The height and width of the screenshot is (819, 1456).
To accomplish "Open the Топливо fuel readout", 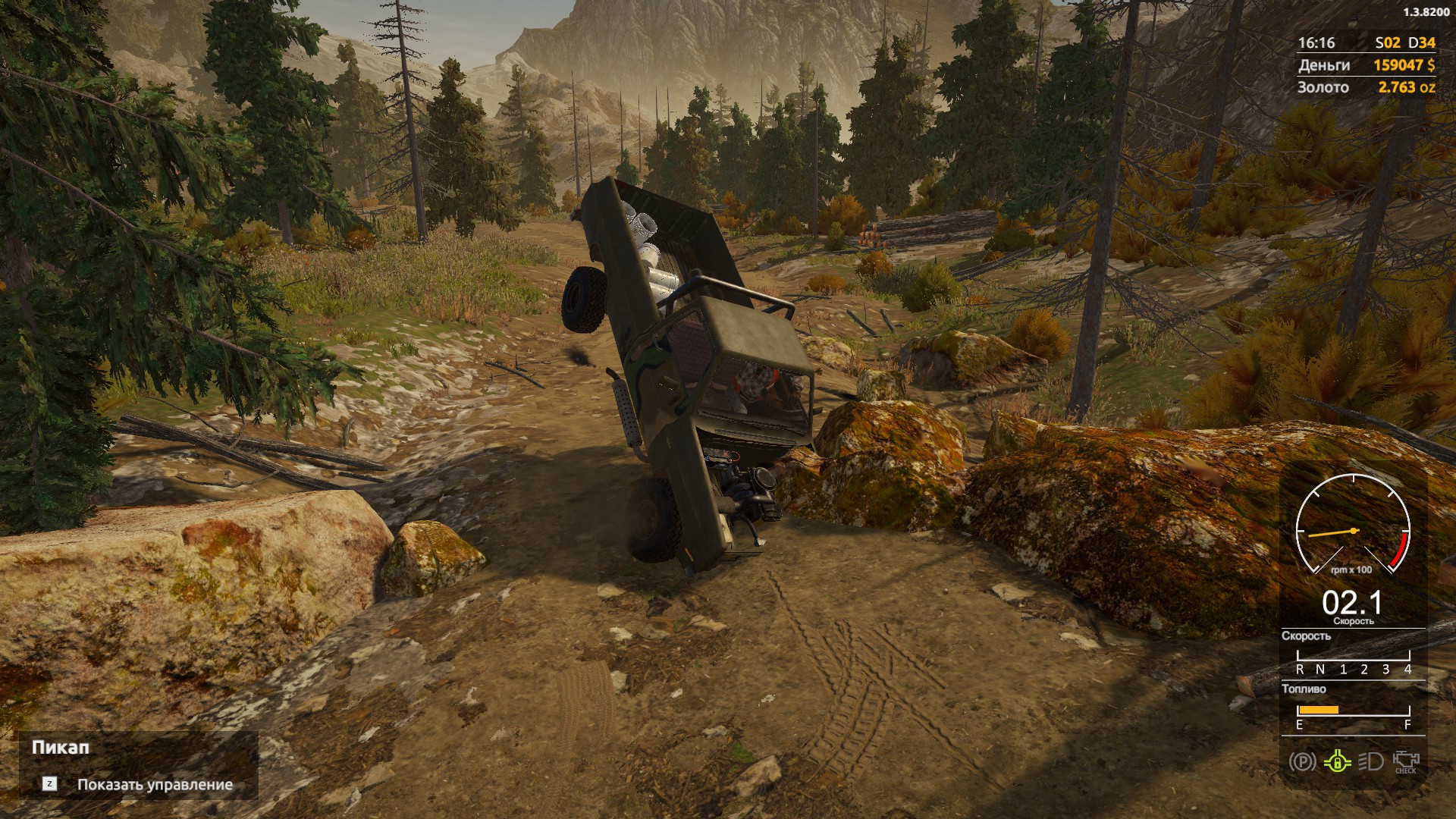I will pyautogui.click(x=1304, y=689).
